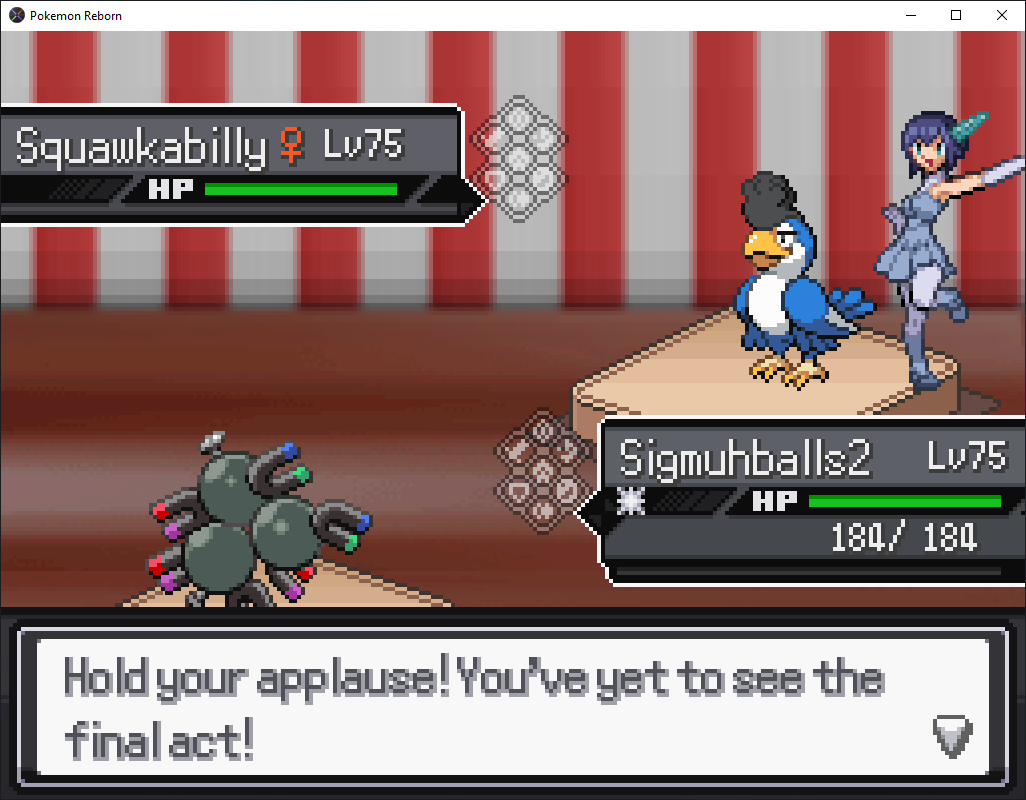
Task: Advance dialogue with the down arrow indicator
Action: 951,736
